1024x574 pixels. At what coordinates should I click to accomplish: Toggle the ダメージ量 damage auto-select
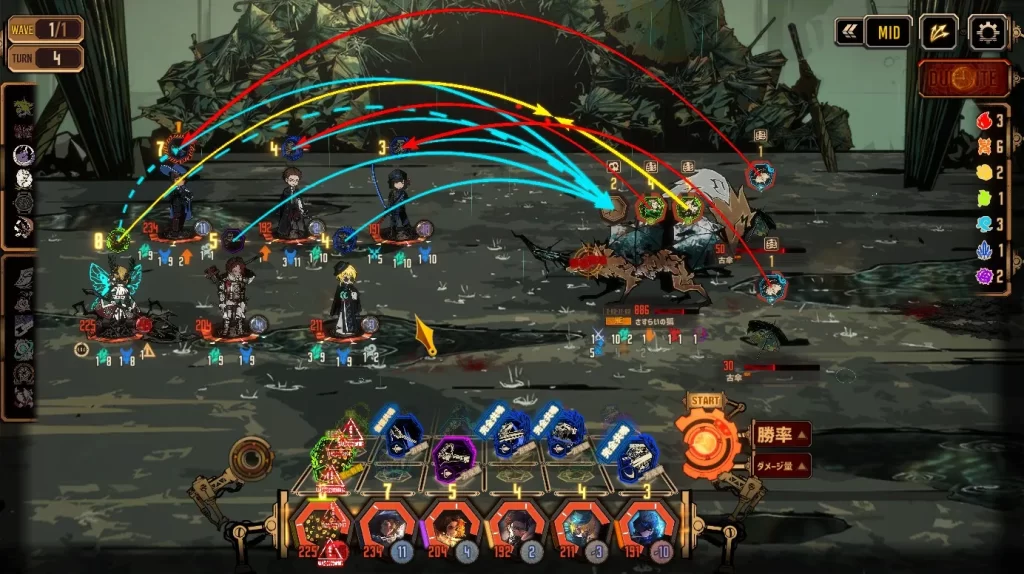tap(780, 465)
